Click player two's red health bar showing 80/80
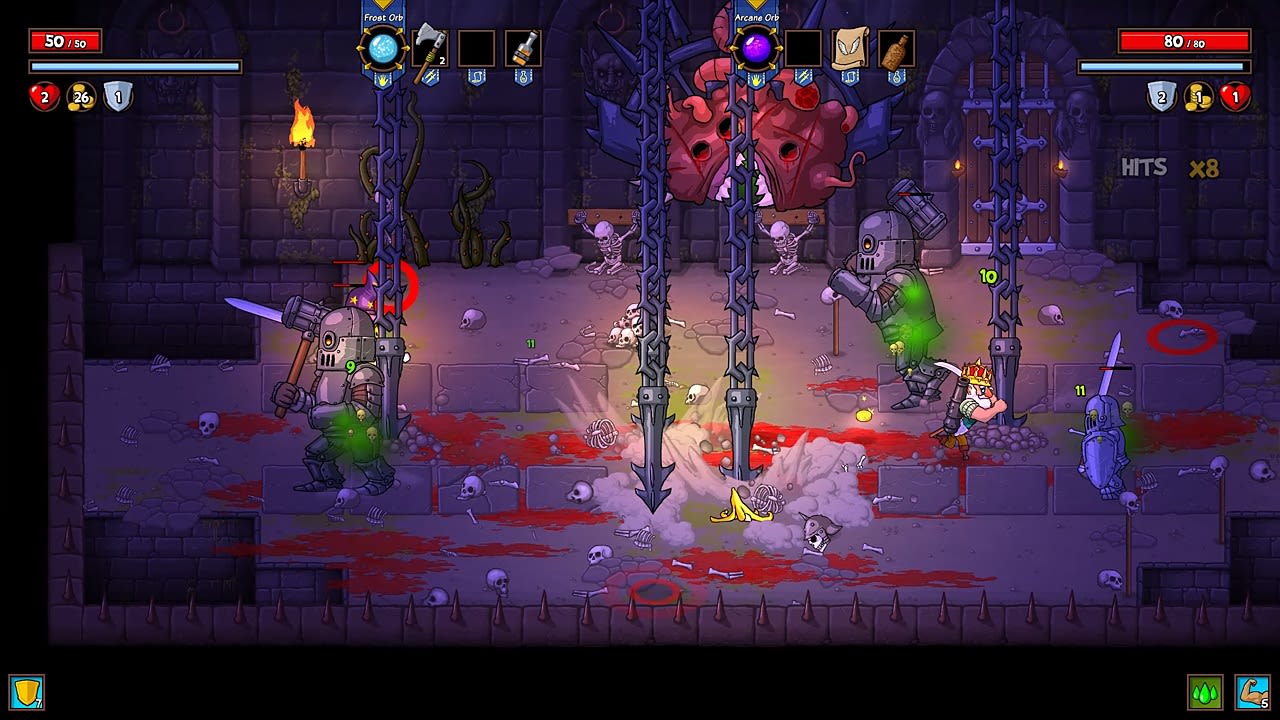 pos(1183,42)
